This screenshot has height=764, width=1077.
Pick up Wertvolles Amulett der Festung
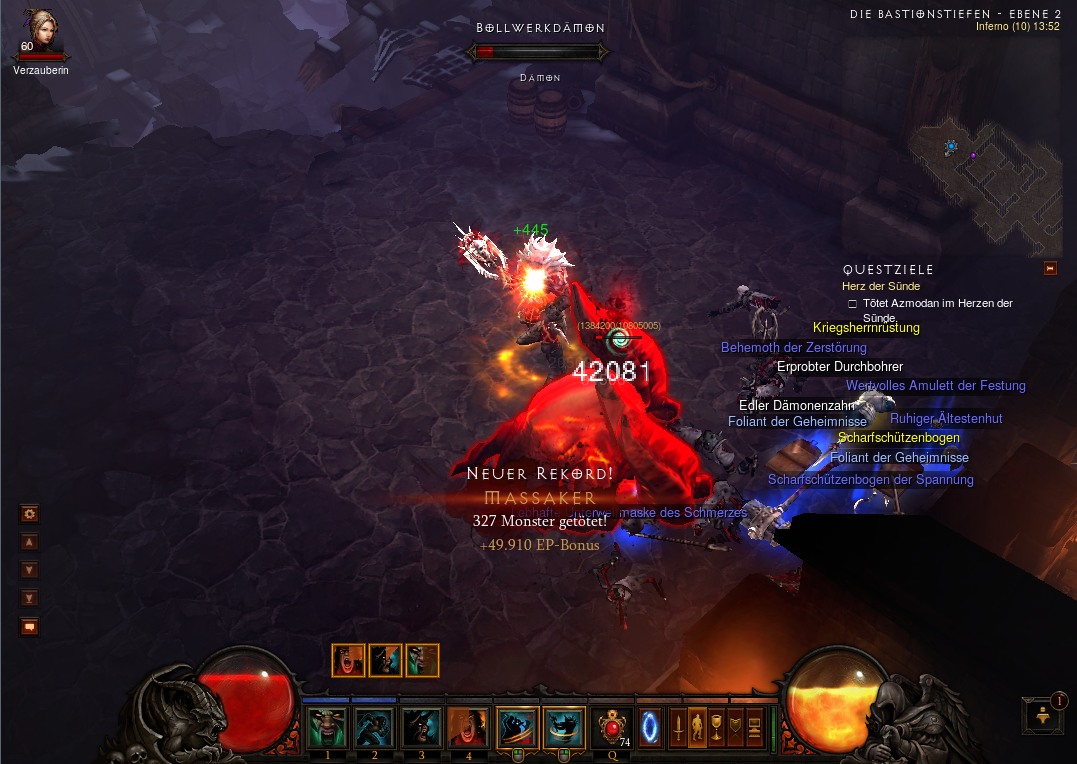tap(935, 386)
